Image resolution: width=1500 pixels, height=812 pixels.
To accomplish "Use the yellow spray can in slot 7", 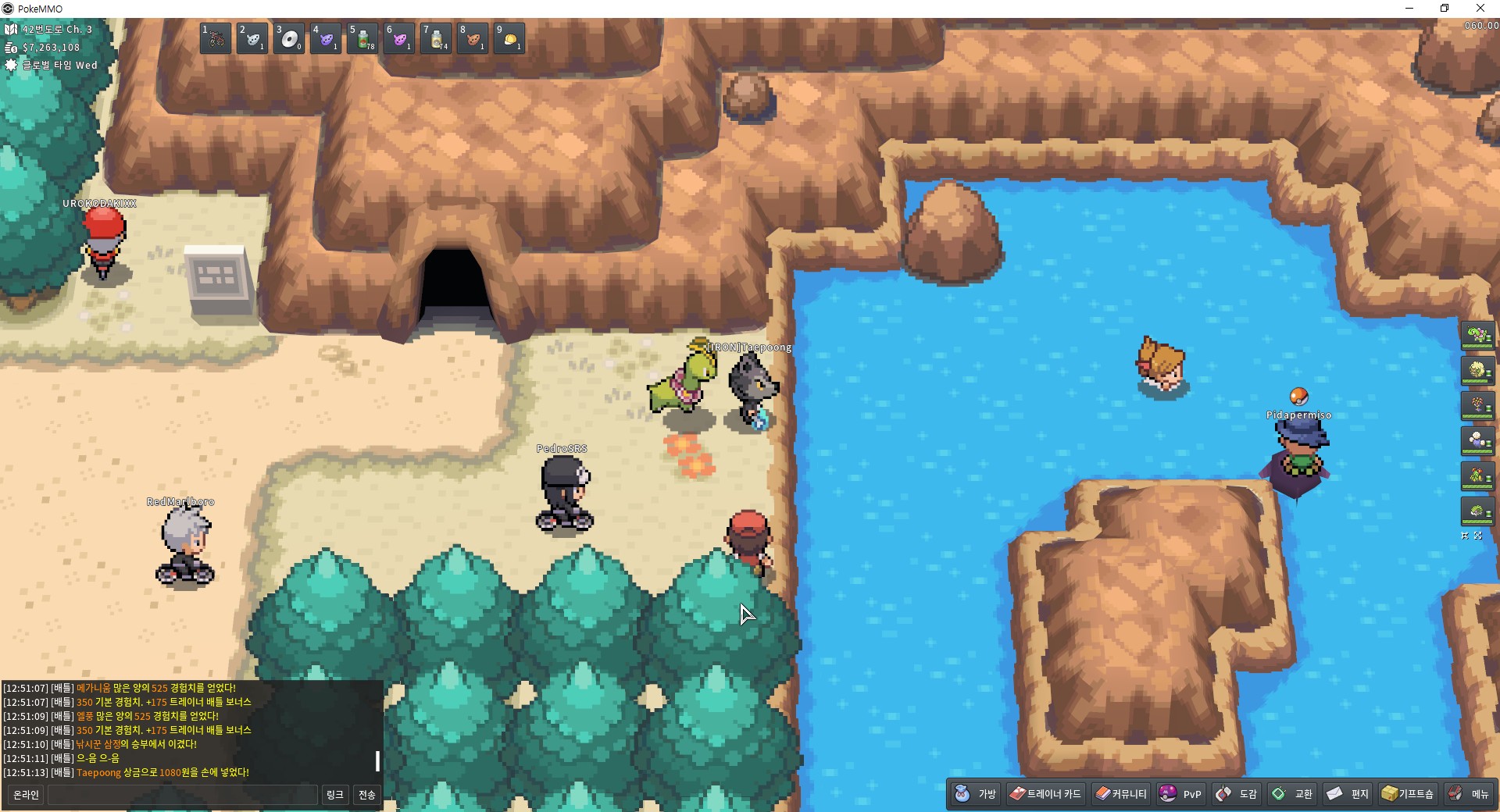I will (437, 38).
